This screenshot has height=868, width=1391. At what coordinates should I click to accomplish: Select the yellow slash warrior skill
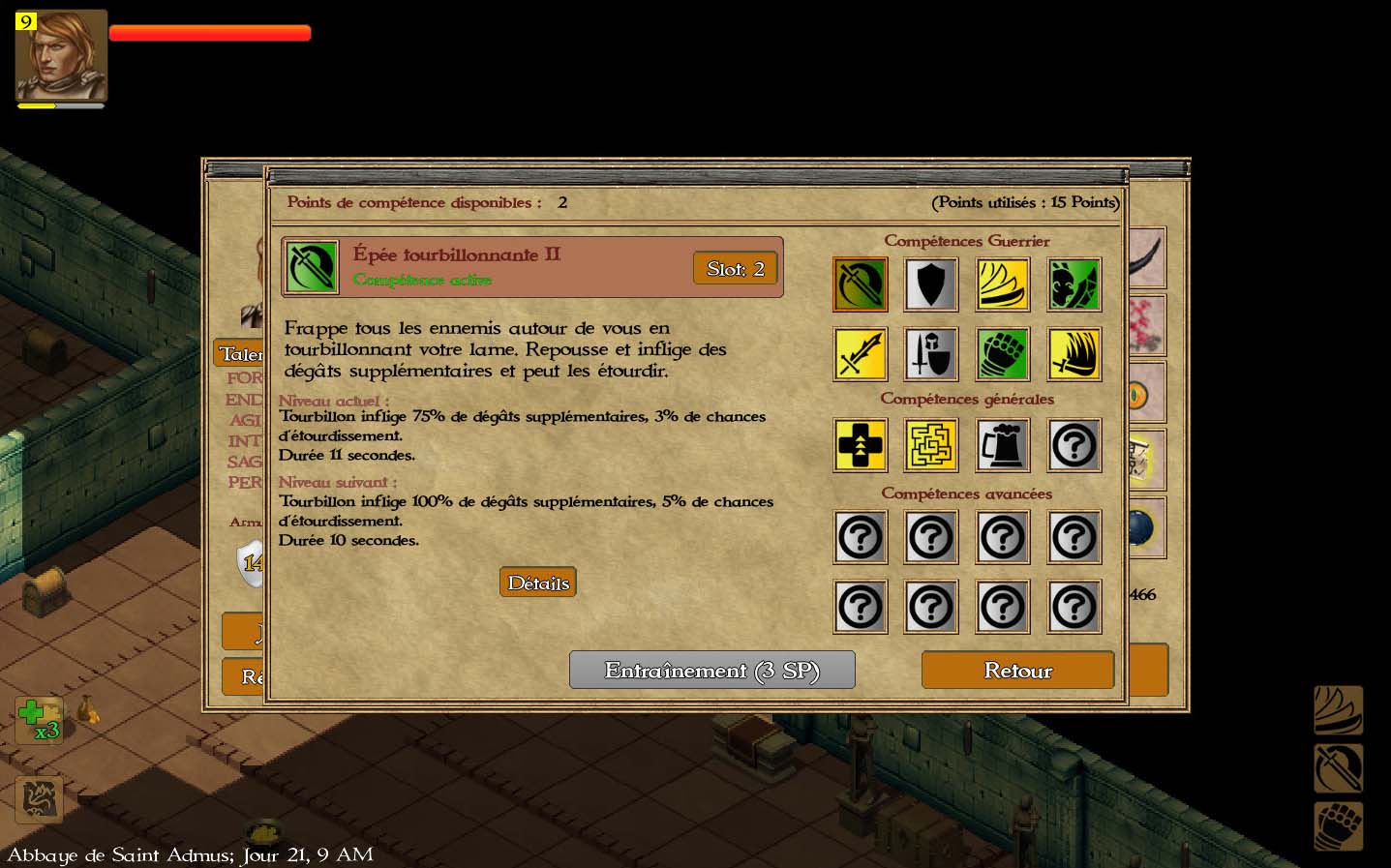pyautogui.click(x=1003, y=284)
